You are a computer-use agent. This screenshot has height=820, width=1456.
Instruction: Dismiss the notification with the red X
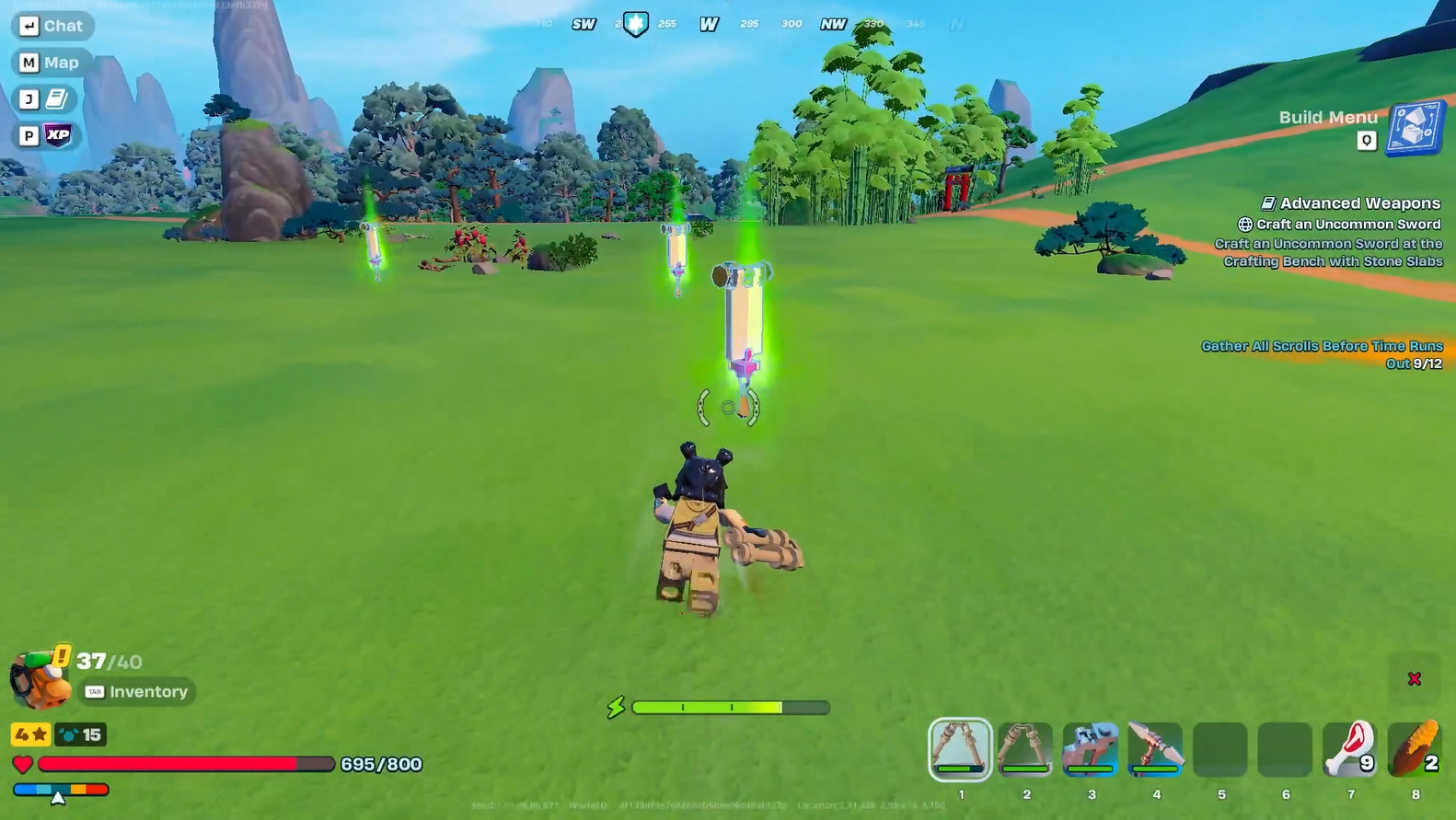coord(1415,678)
